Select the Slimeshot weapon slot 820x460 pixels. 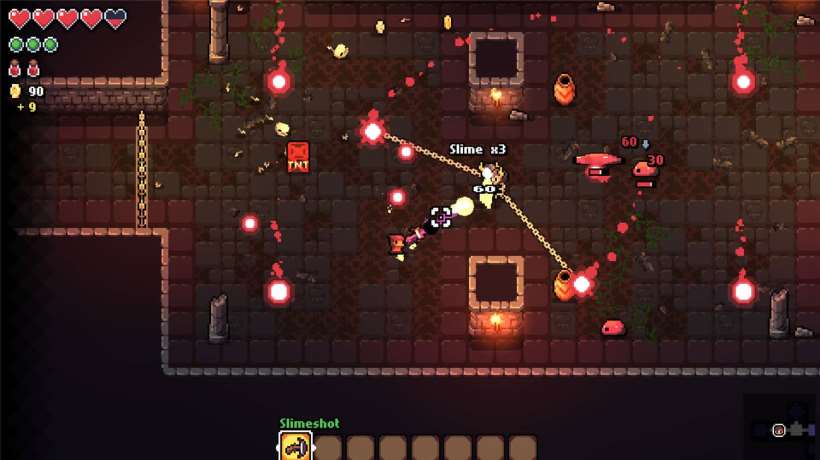[295, 446]
